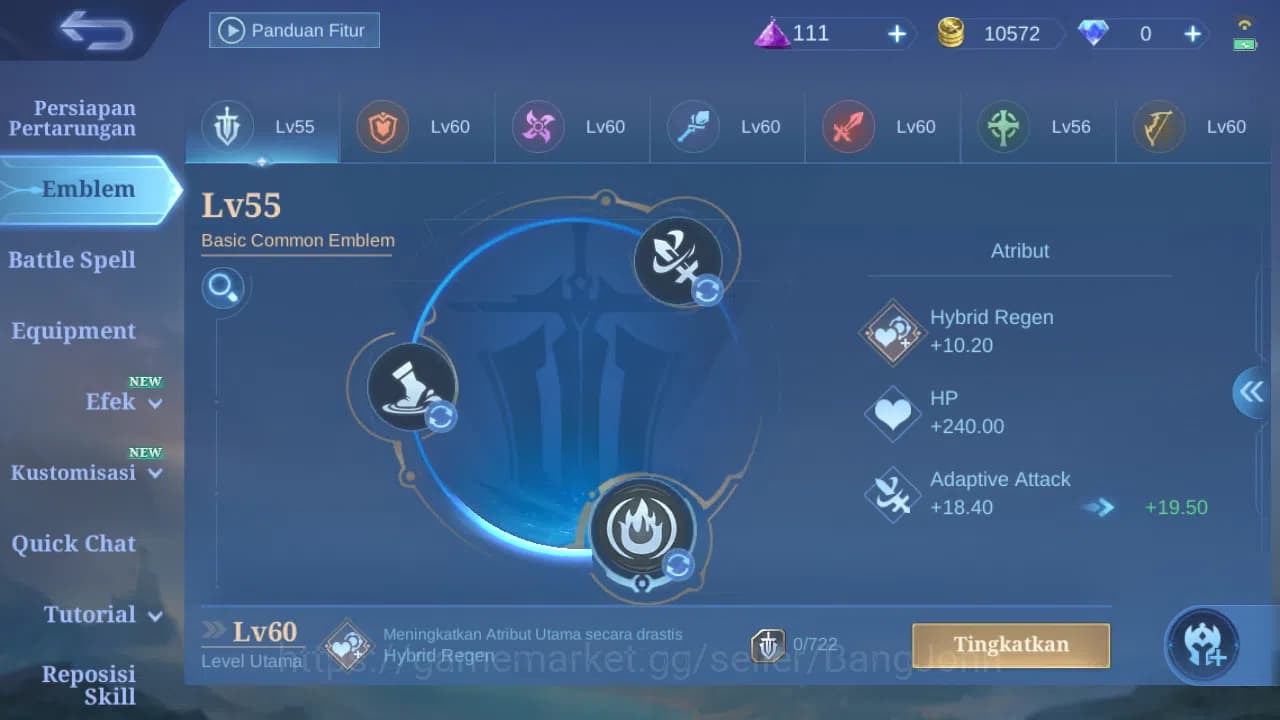The image size is (1280, 720).
Task: Open the emblem preview magnifier icon
Action: pyautogui.click(x=224, y=288)
